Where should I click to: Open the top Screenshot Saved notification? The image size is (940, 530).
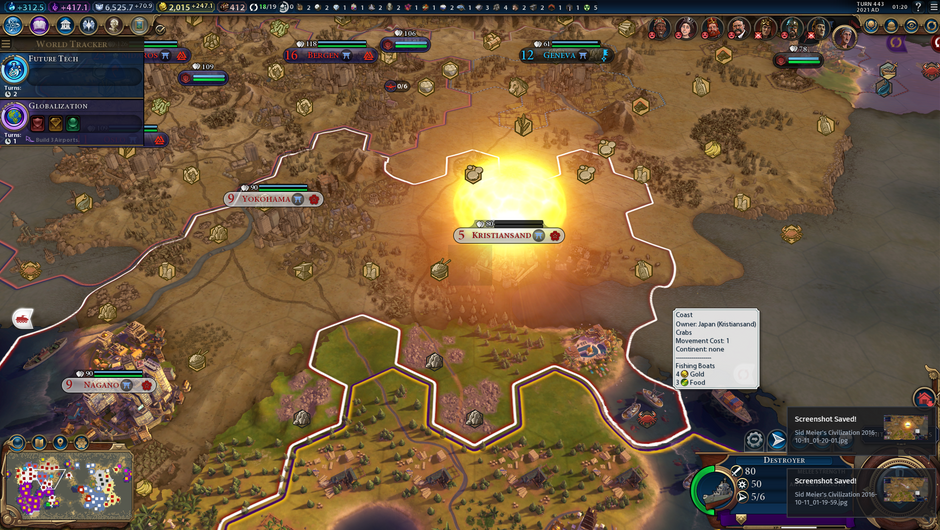pyautogui.click(x=862, y=426)
